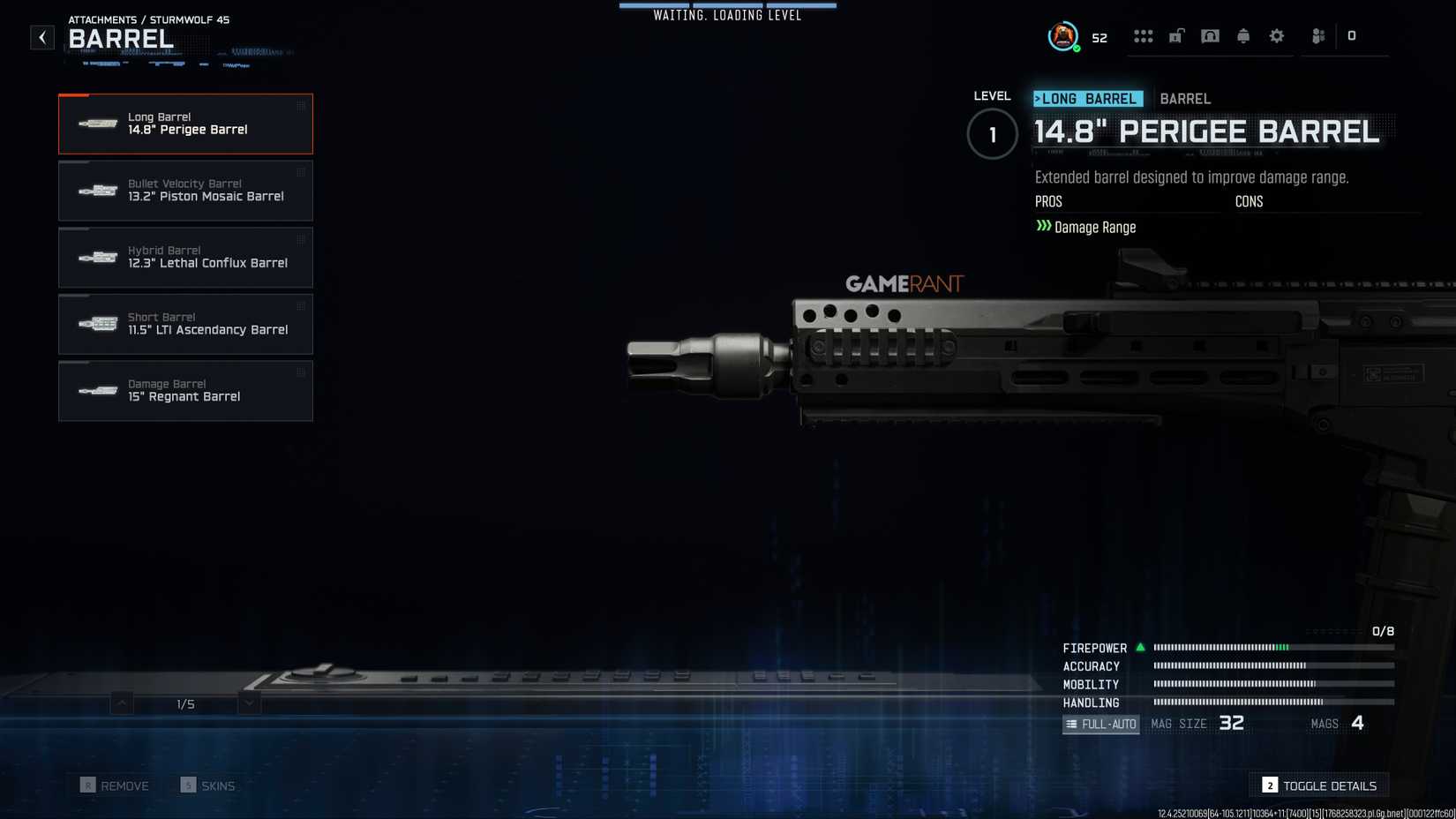Image resolution: width=1456 pixels, height=819 pixels.
Task: Click the down chevron below the list
Action: 248,703
